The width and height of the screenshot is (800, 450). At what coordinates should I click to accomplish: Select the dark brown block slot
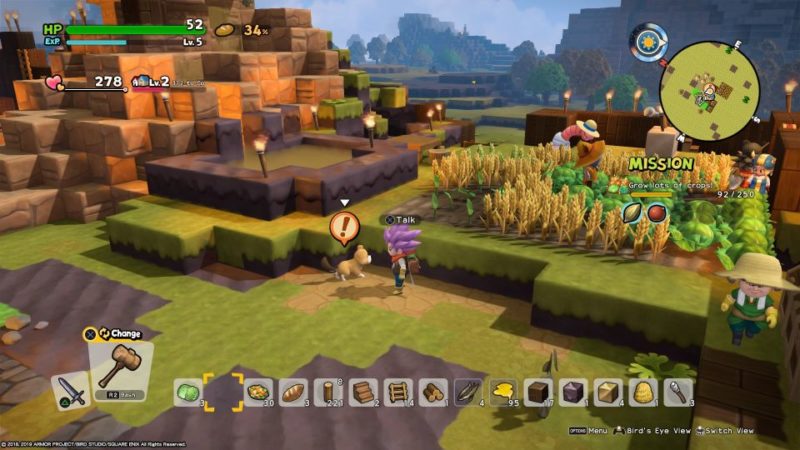[x=538, y=392]
